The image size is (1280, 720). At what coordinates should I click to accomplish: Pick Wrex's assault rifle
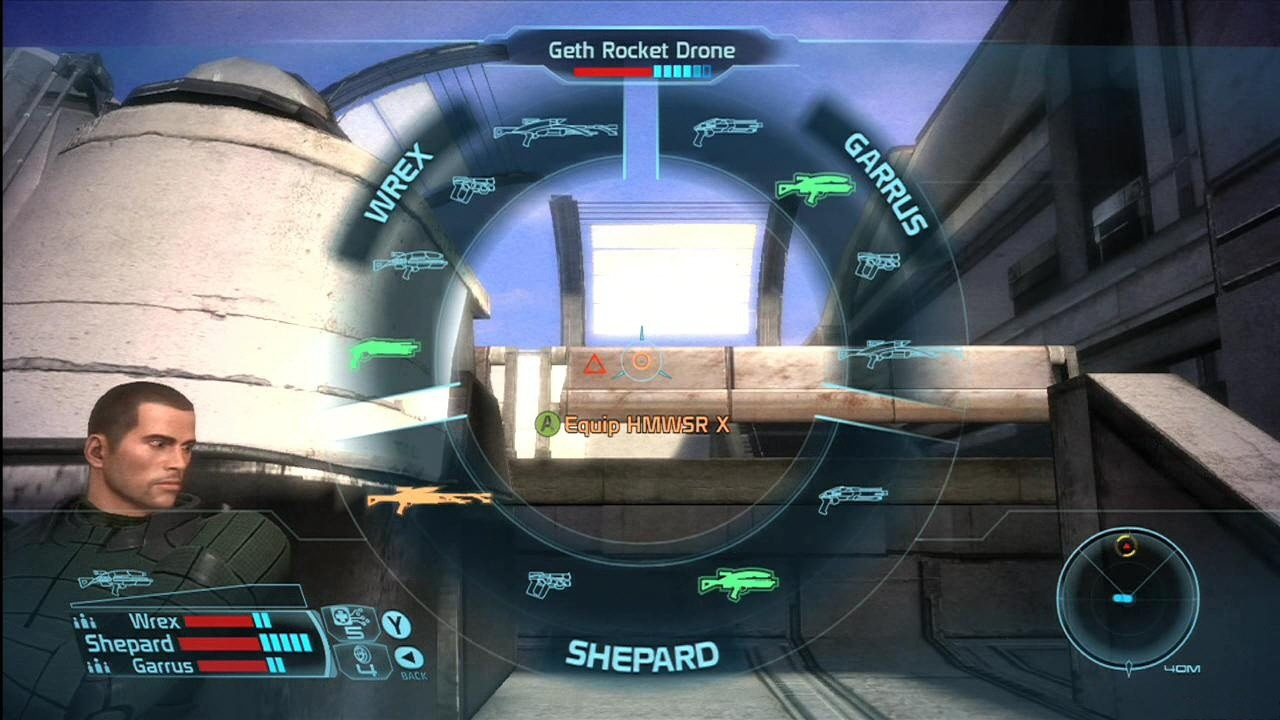(x=410, y=263)
